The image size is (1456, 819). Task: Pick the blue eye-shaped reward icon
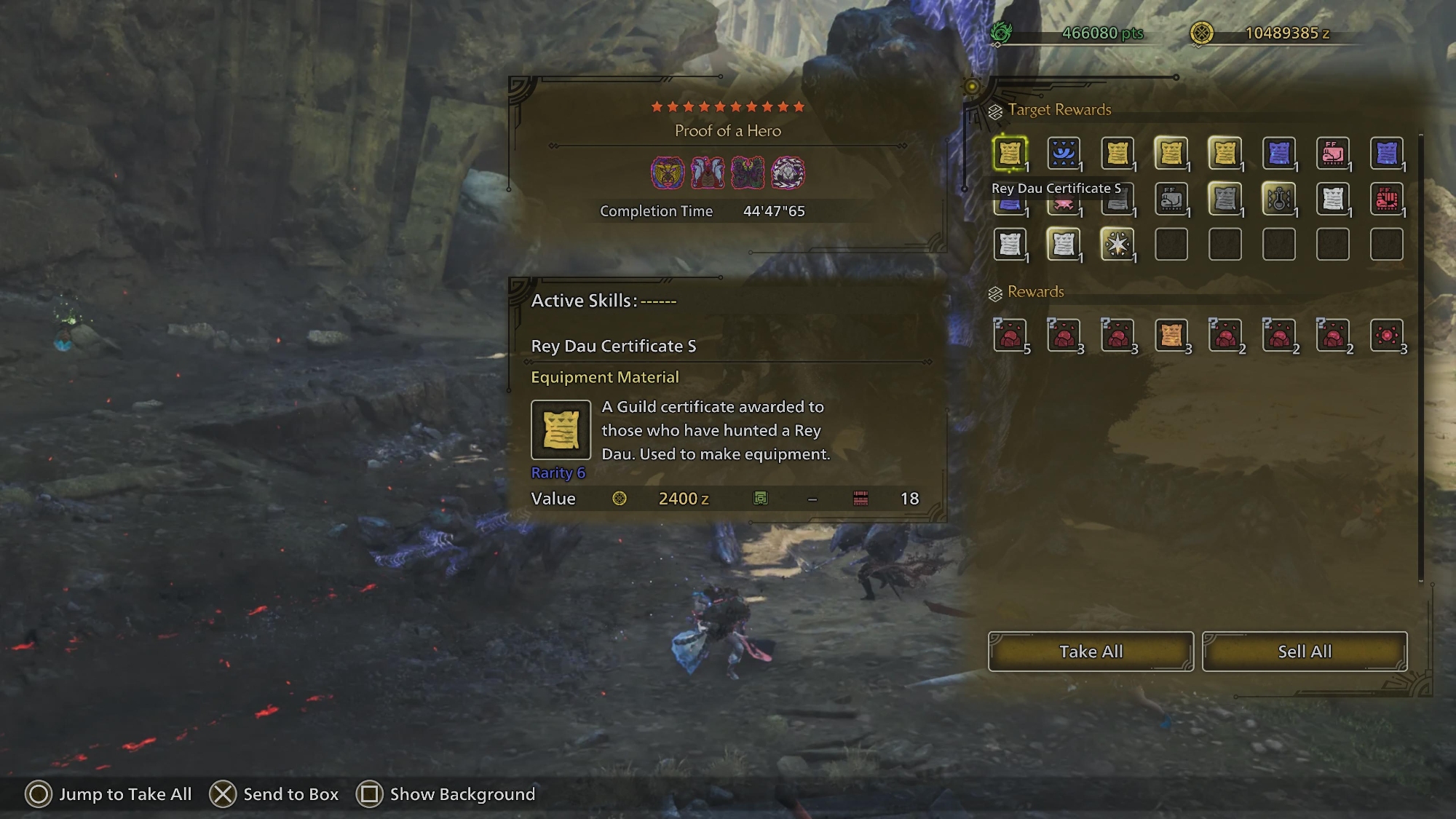(1064, 154)
